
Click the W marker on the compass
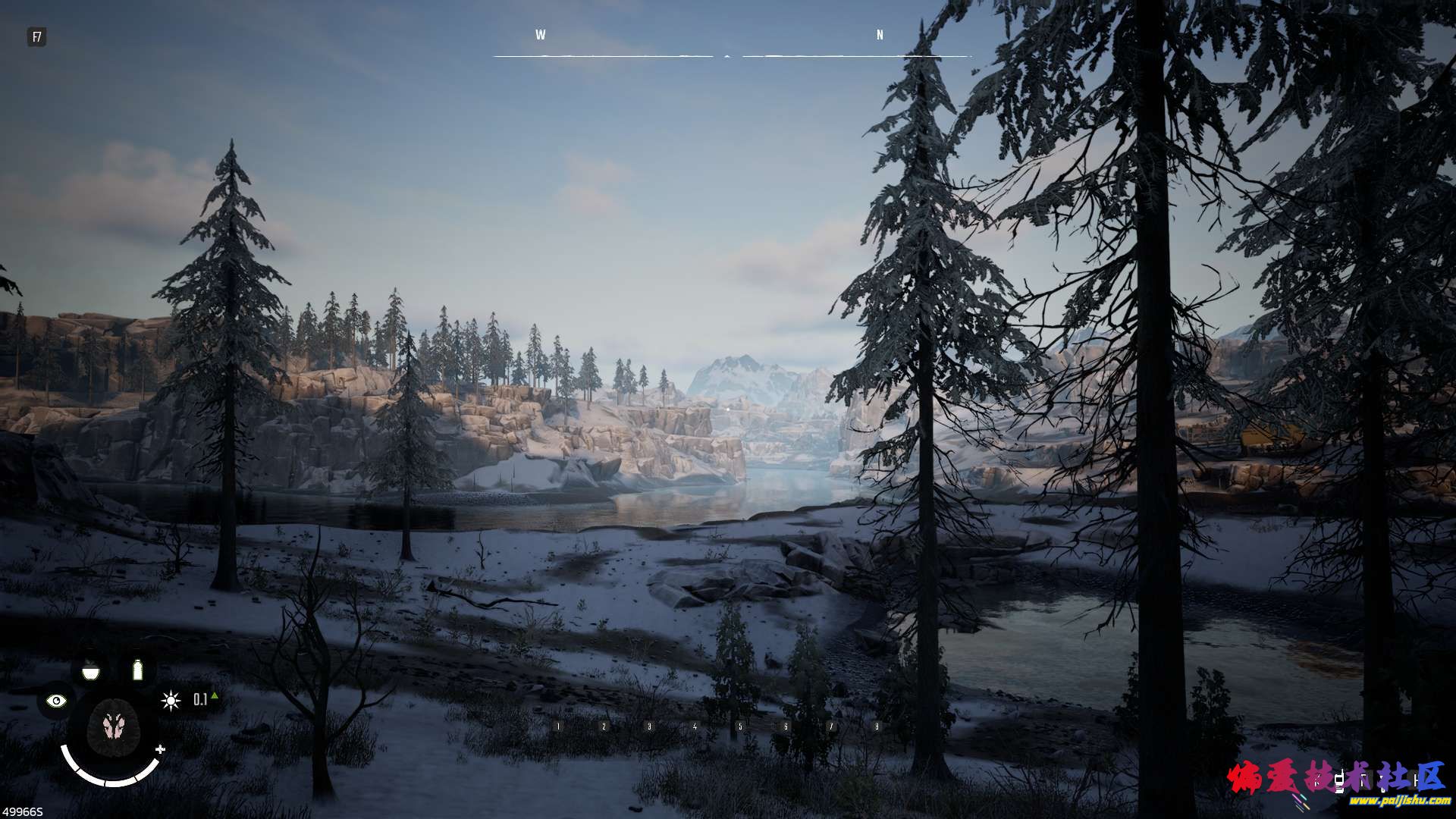(539, 34)
